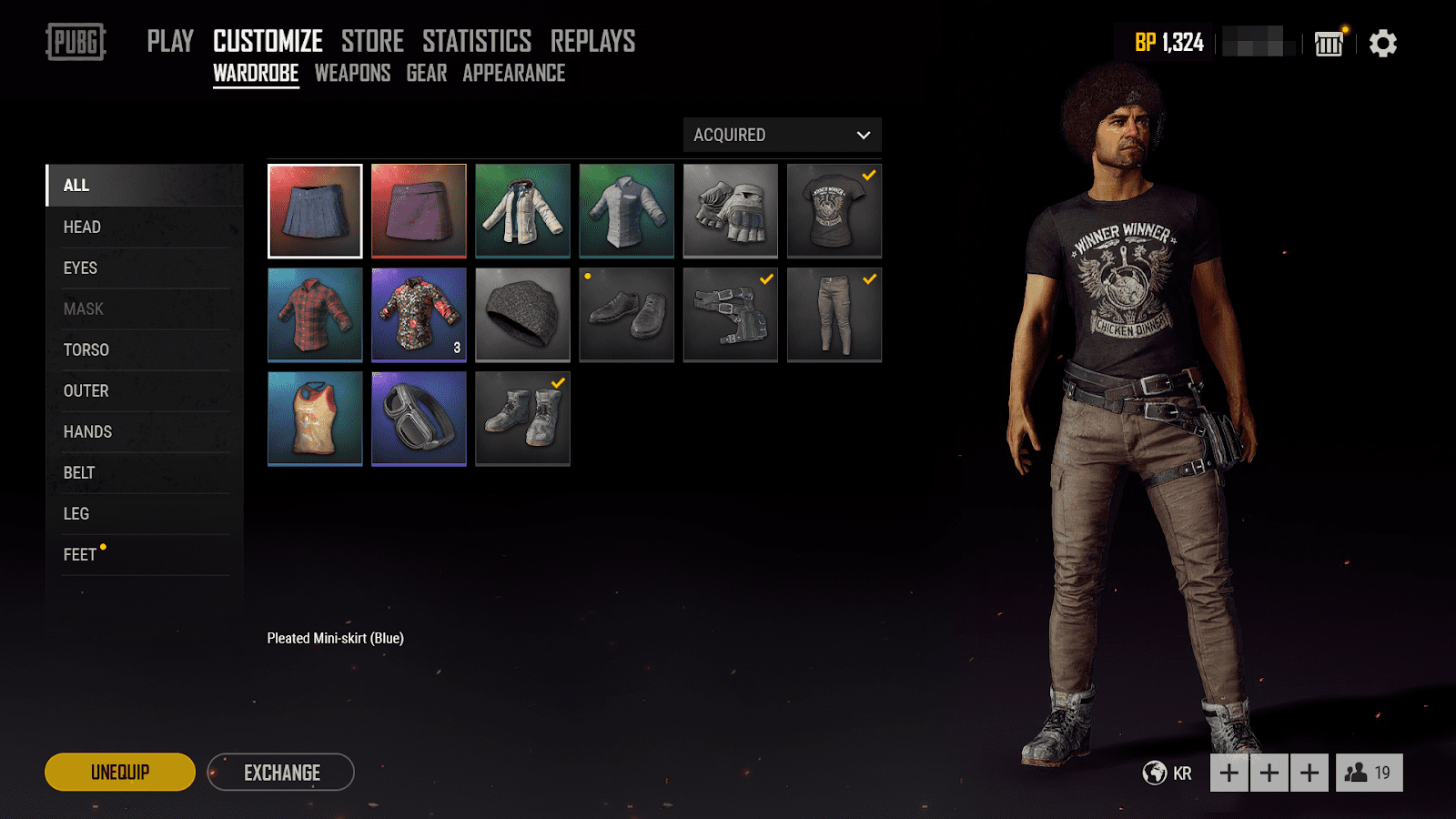Open the settings gear icon
This screenshot has height=819, width=1456.
[1382, 43]
